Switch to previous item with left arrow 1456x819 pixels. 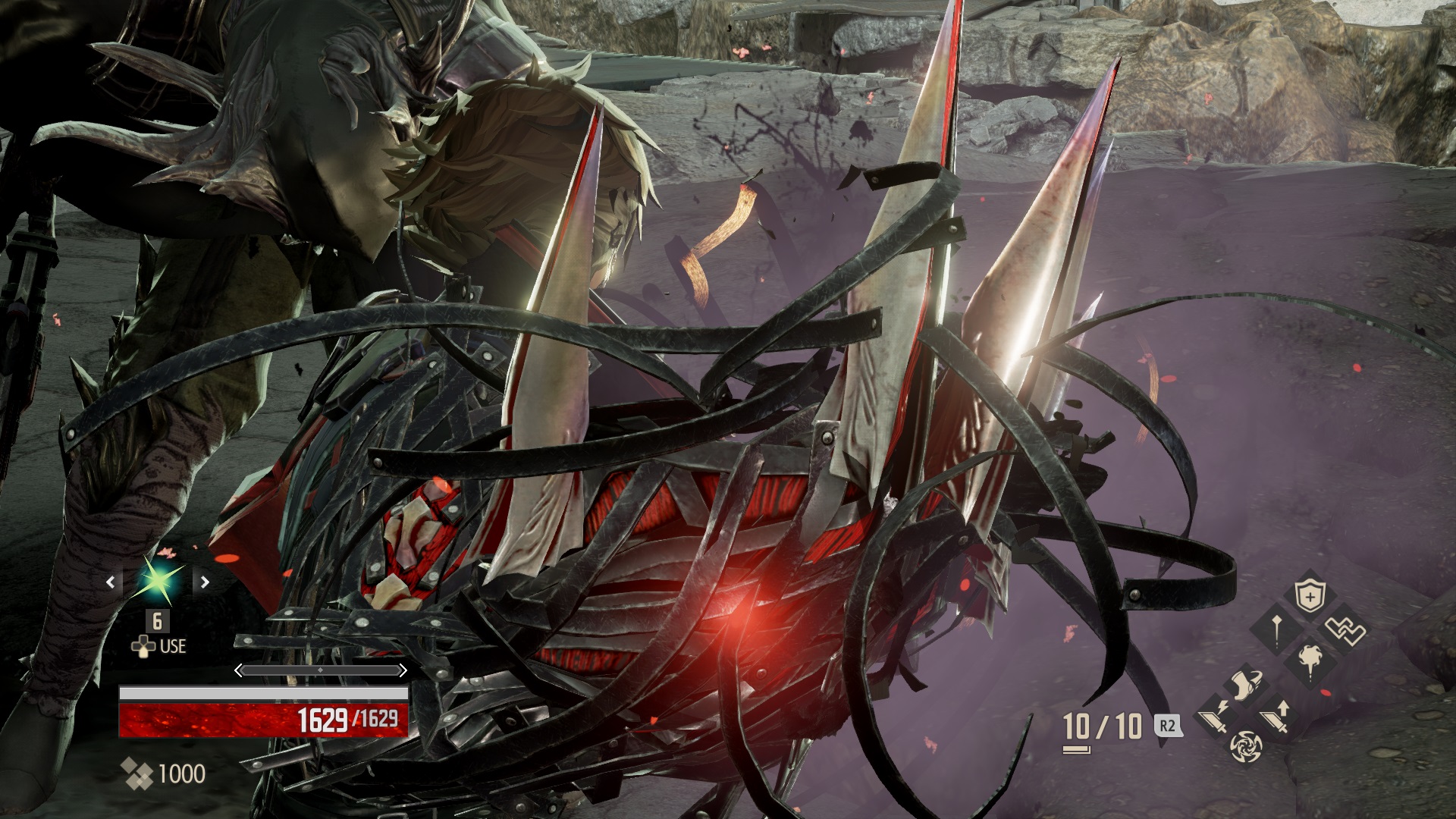pos(111,582)
